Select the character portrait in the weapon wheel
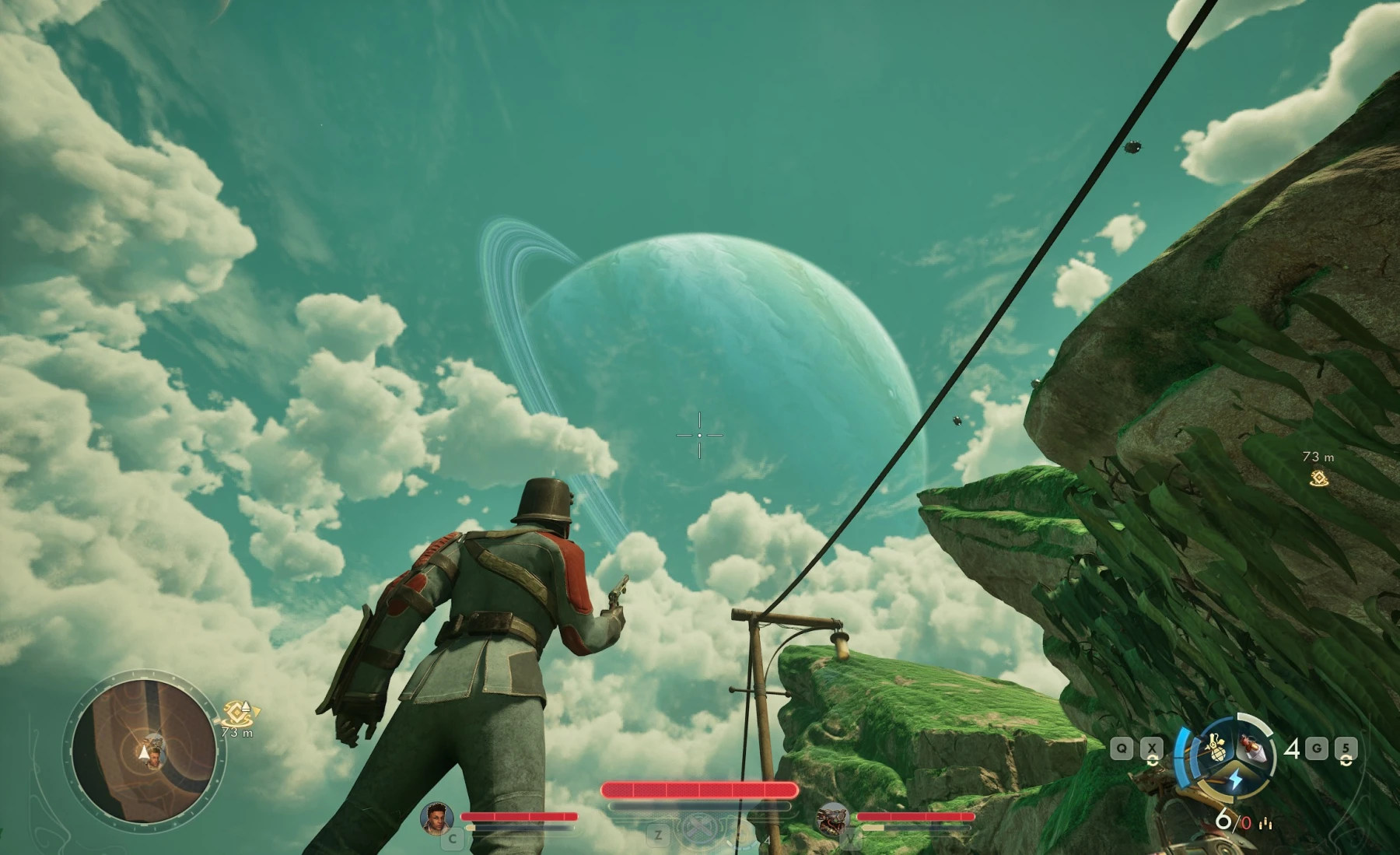The width and height of the screenshot is (1400, 855). click(x=1253, y=748)
